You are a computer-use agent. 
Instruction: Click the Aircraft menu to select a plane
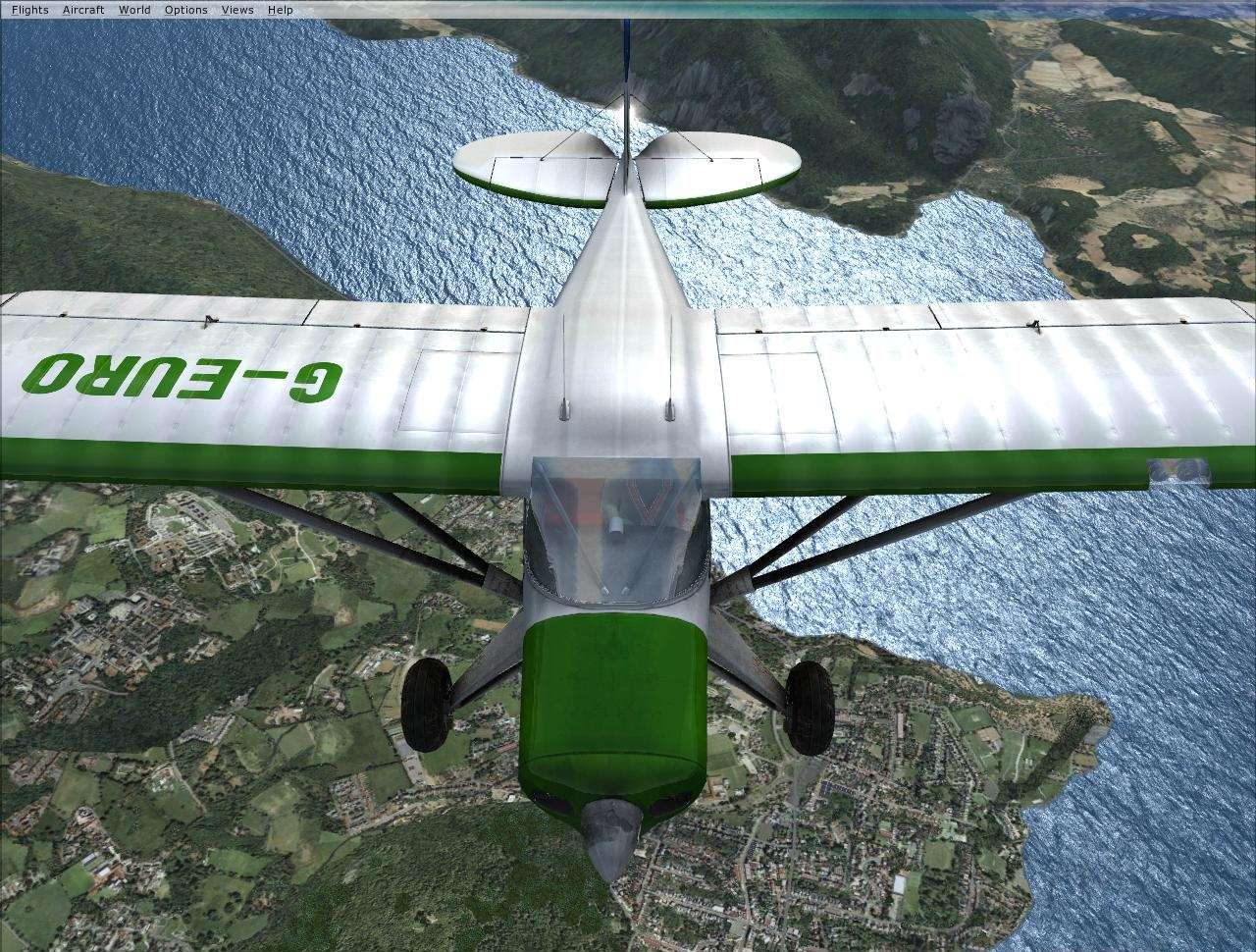[82, 9]
